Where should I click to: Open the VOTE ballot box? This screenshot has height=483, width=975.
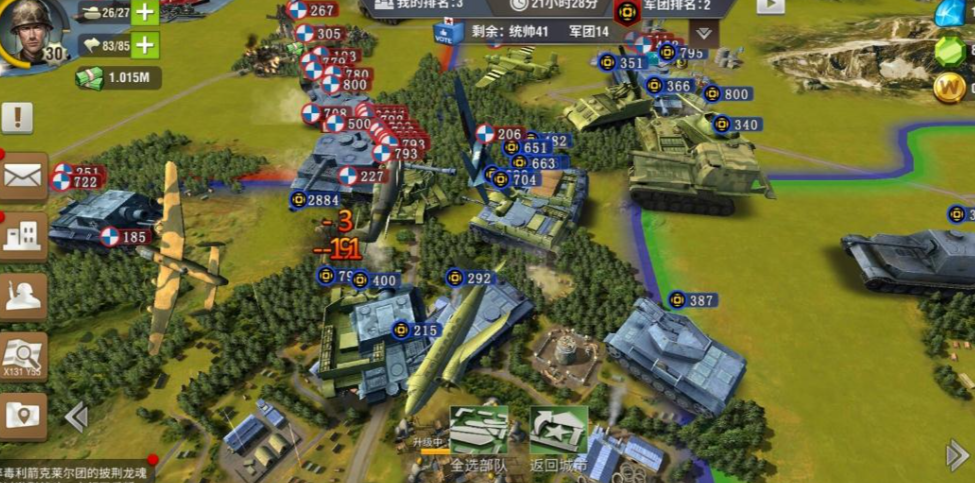[x=449, y=32]
